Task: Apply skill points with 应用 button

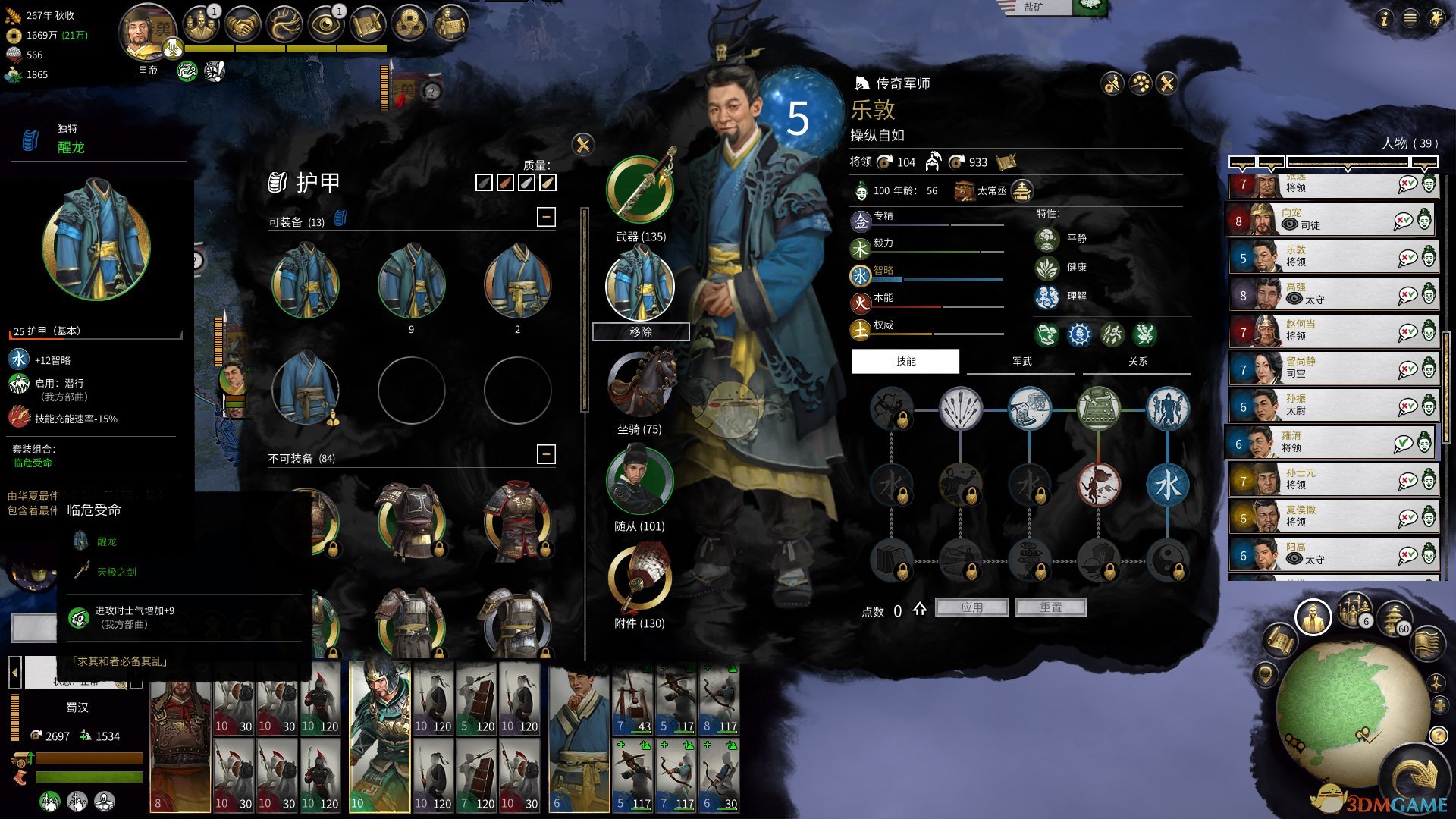Action: [971, 607]
